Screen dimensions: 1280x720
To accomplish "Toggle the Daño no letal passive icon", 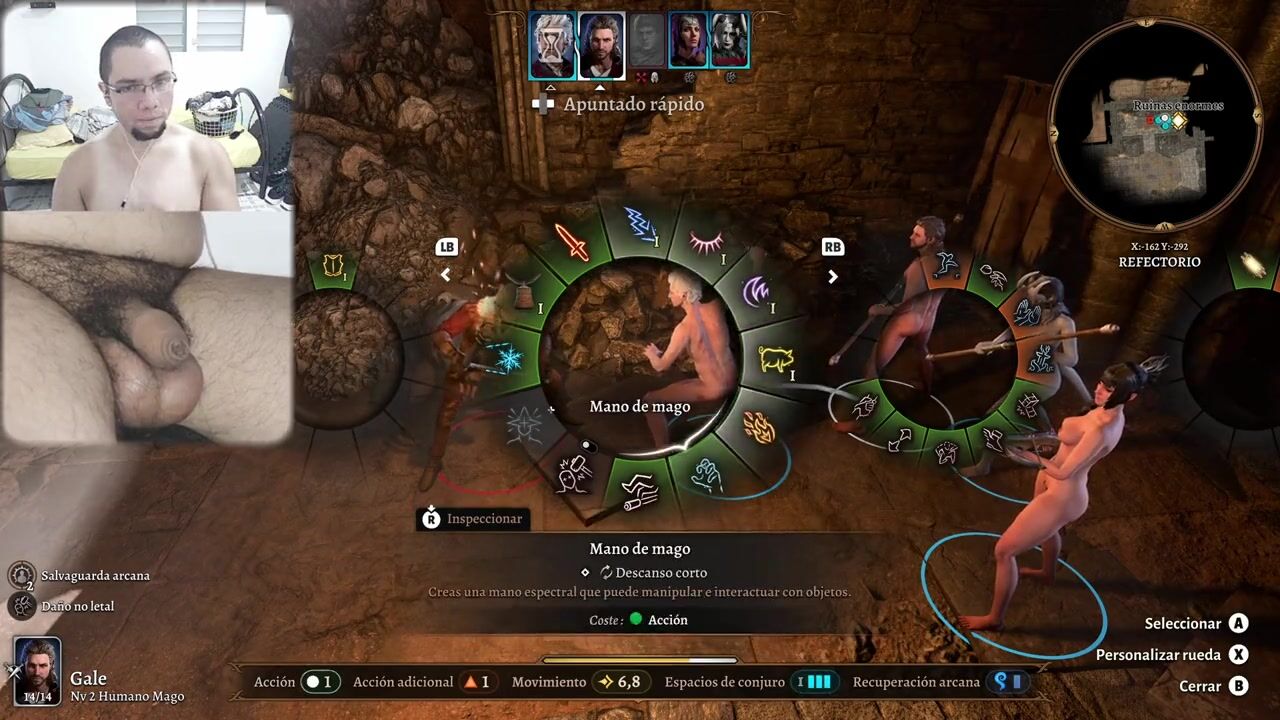I will [22, 606].
